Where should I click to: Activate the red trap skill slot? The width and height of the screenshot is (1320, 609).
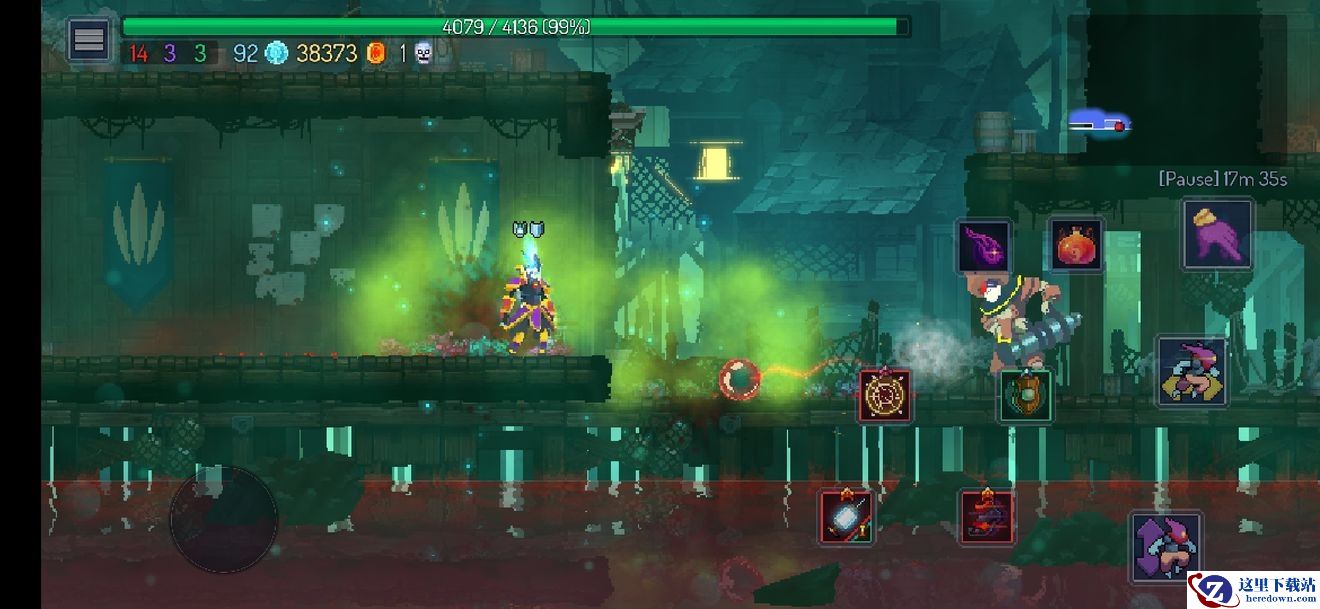point(987,517)
